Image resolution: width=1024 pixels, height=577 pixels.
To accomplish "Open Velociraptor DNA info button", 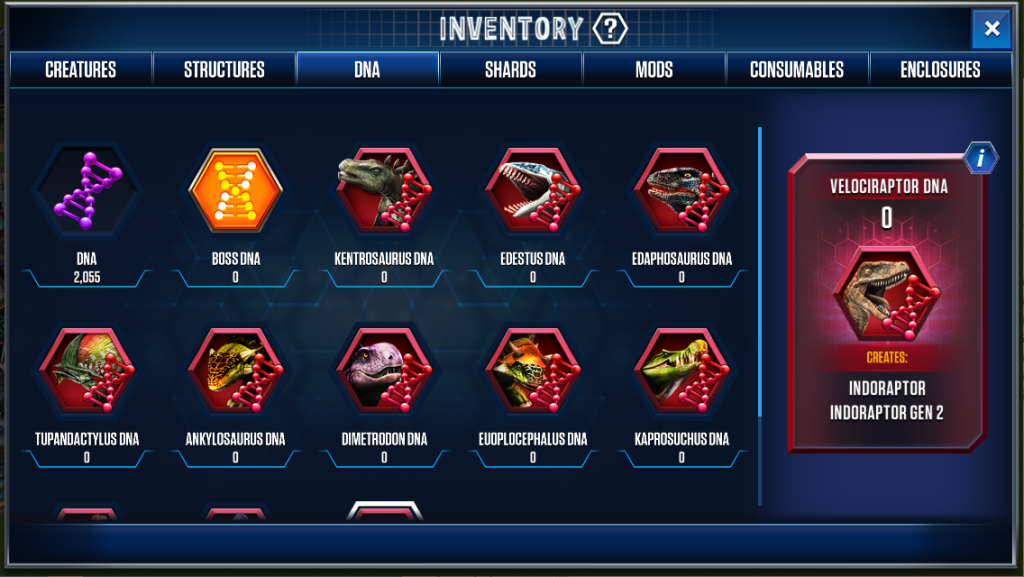I will 981,158.
